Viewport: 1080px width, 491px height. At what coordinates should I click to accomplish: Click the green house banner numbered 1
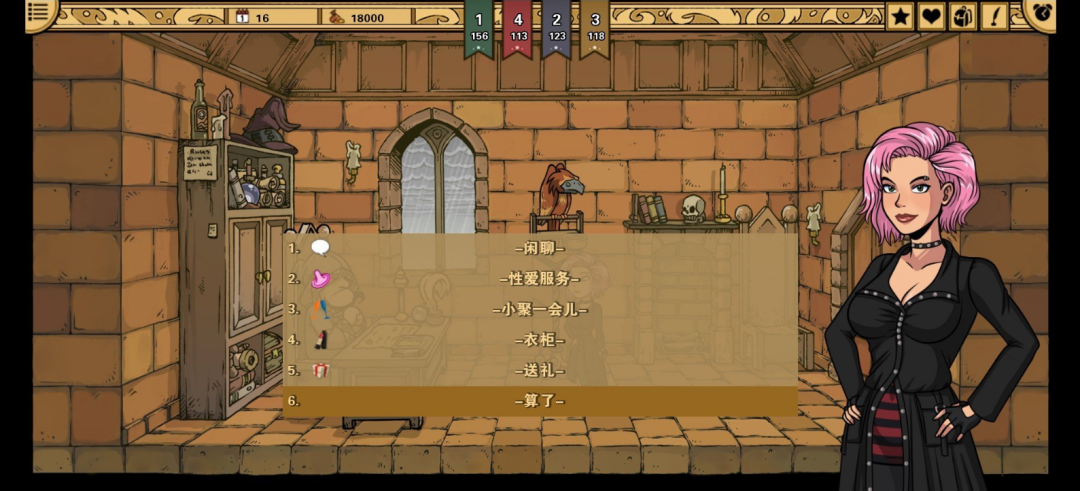(x=479, y=27)
